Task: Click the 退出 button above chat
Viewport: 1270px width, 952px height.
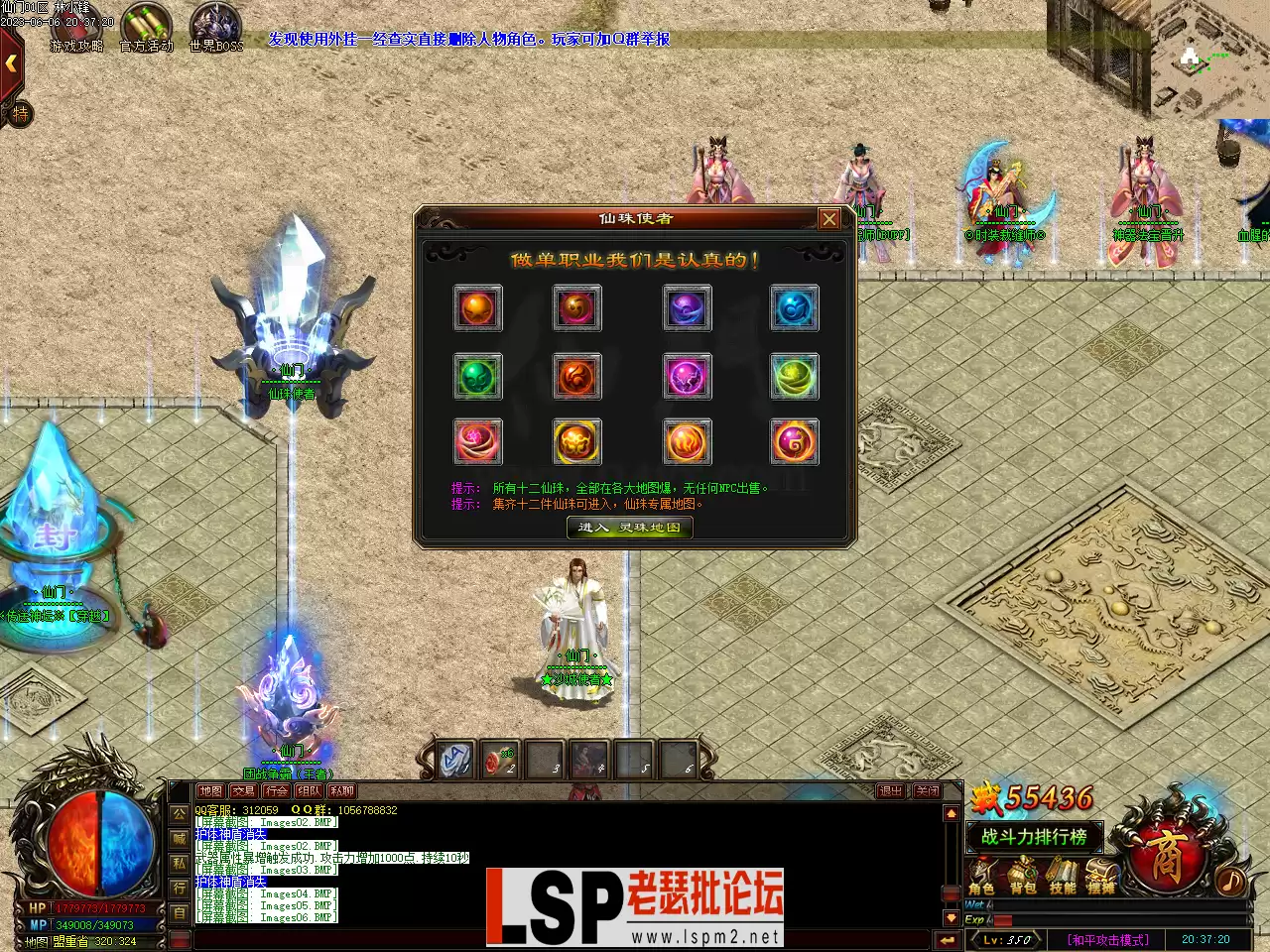Action: point(890,791)
